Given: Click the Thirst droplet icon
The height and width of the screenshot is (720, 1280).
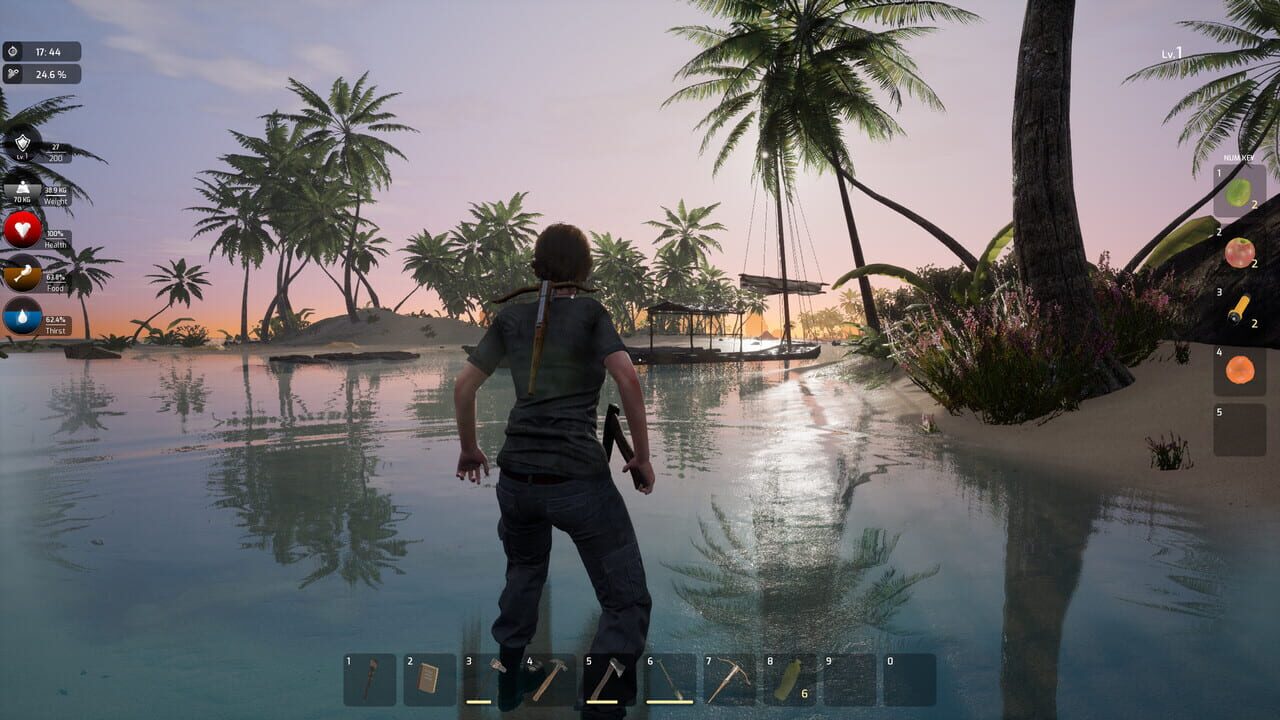Looking at the screenshot, I should click(x=23, y=315).
